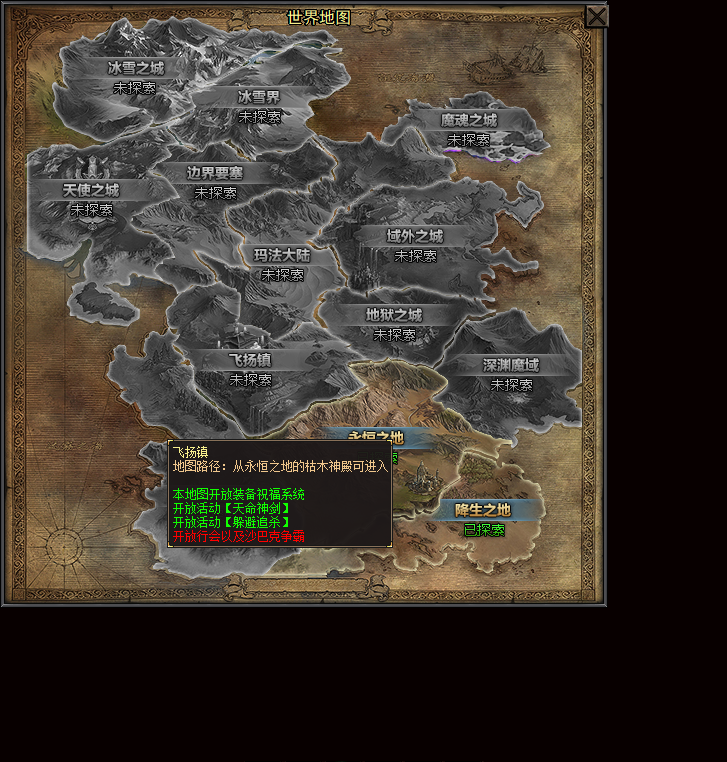Select the 冰雪之城 map region
Viewport: 727px width, 762px height.
pyautogui.click(x=135, y=68)
